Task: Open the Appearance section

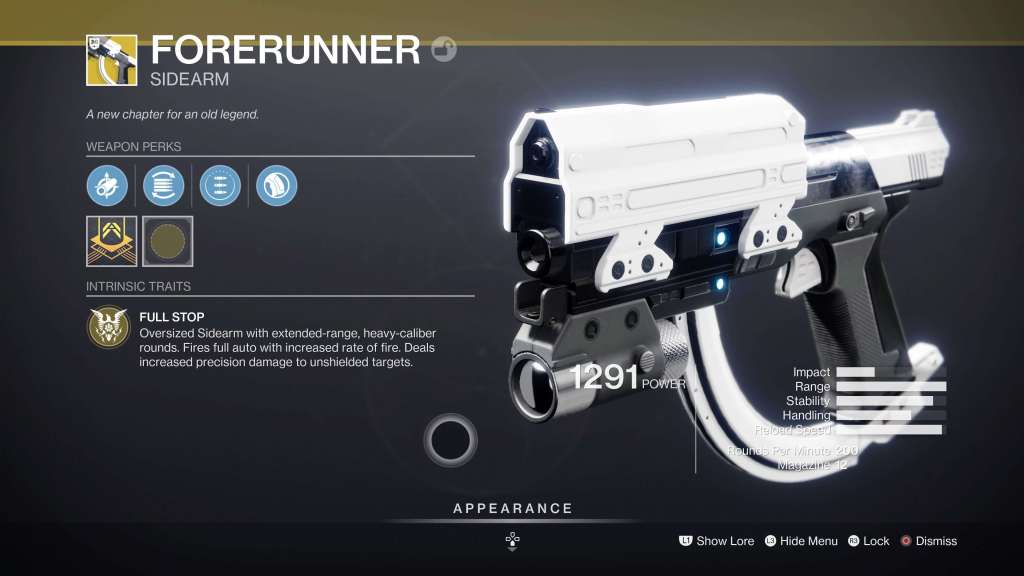Action: [513, 509]
